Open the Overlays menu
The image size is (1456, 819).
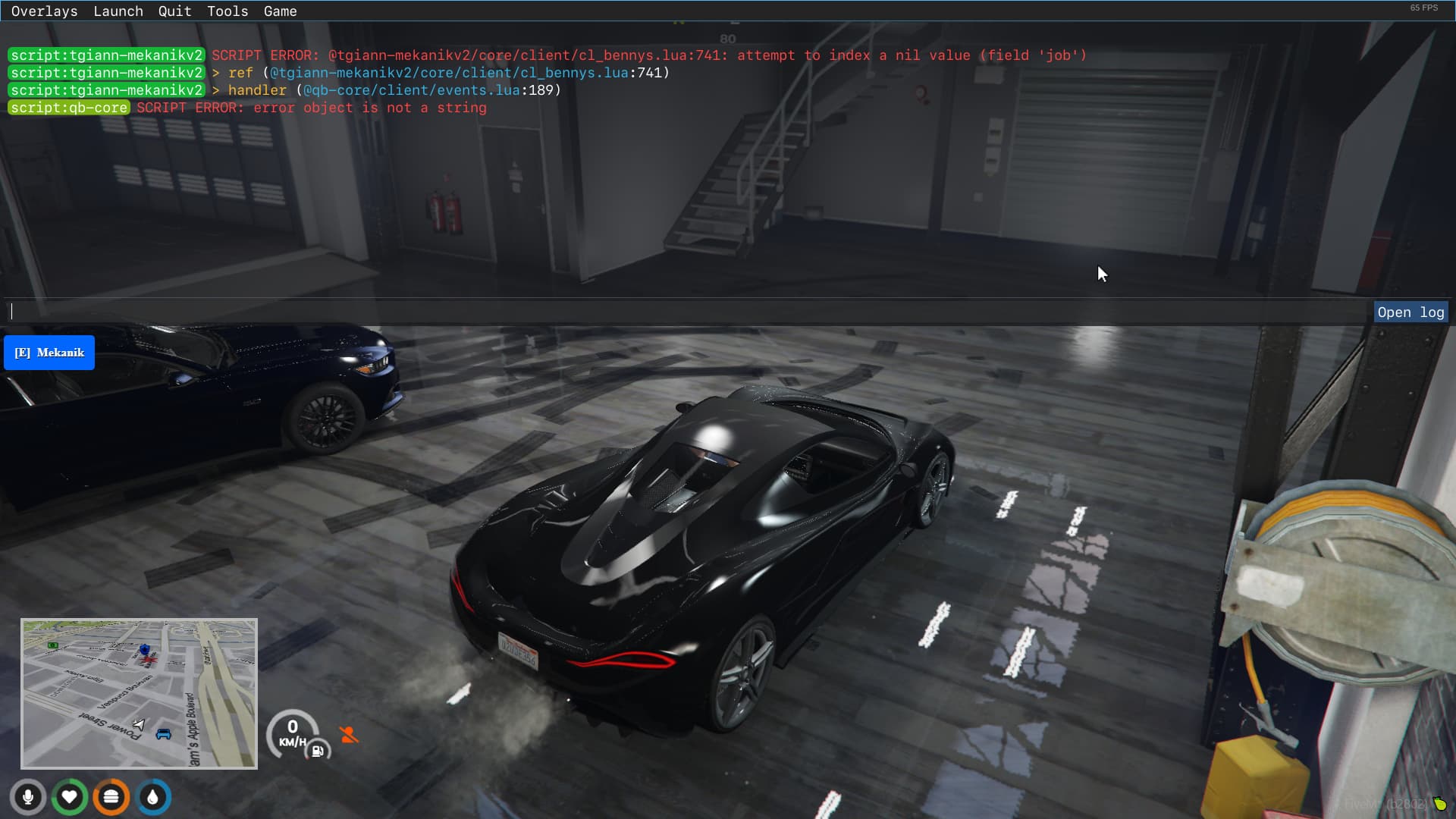44,11
